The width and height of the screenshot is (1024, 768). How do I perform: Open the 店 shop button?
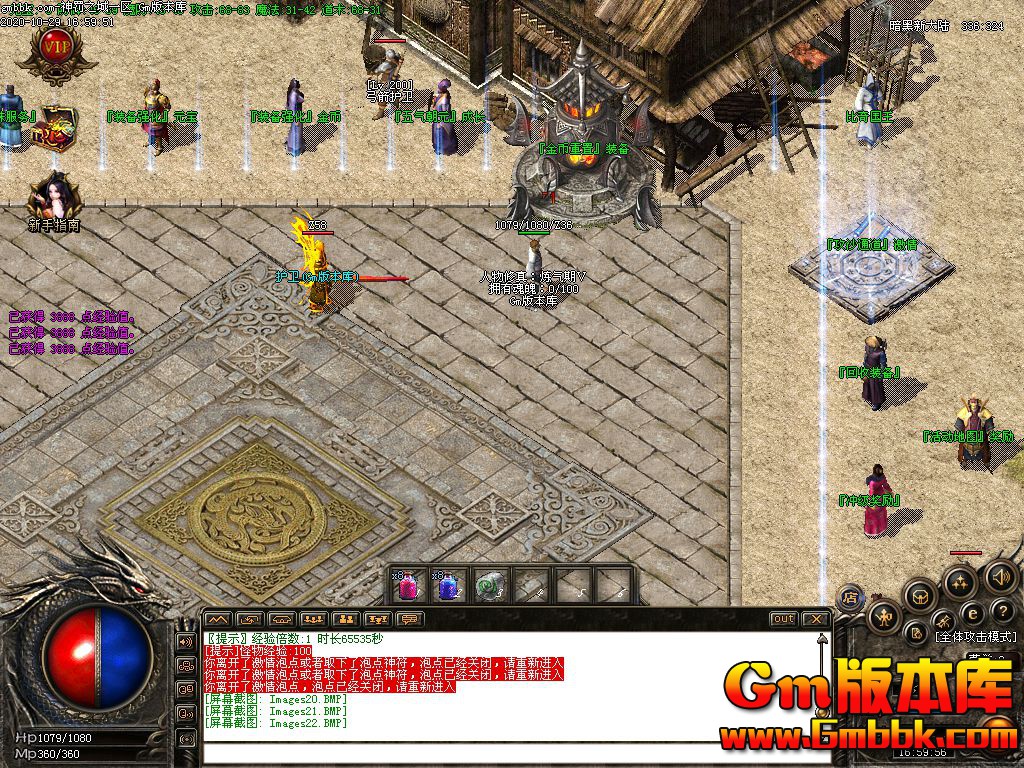coord(851,596)
